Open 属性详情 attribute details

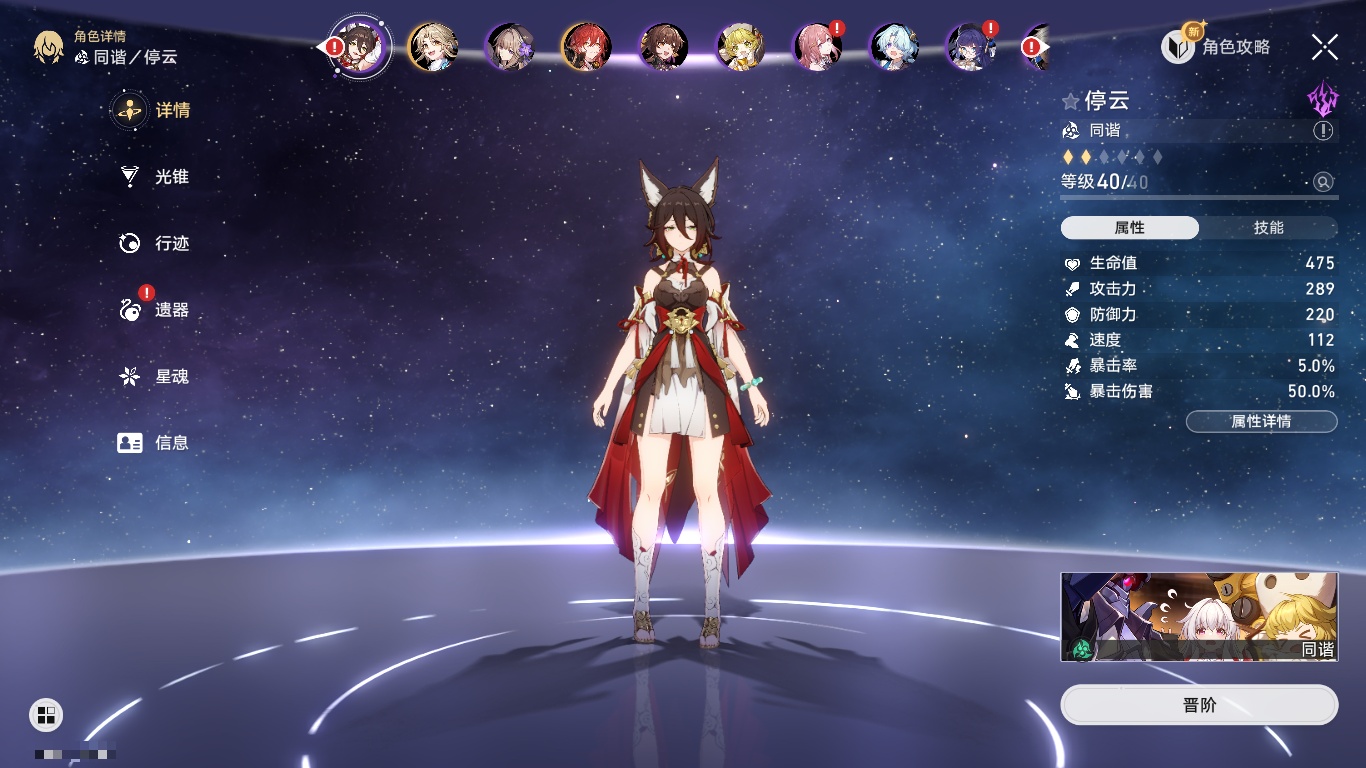pyautogui.click(x=1261, y=421)
